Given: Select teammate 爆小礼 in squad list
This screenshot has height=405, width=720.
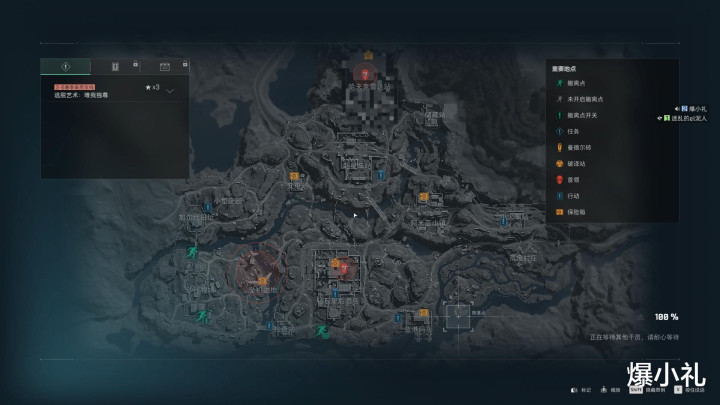Looking at the screenshot, I should [697, 108].
